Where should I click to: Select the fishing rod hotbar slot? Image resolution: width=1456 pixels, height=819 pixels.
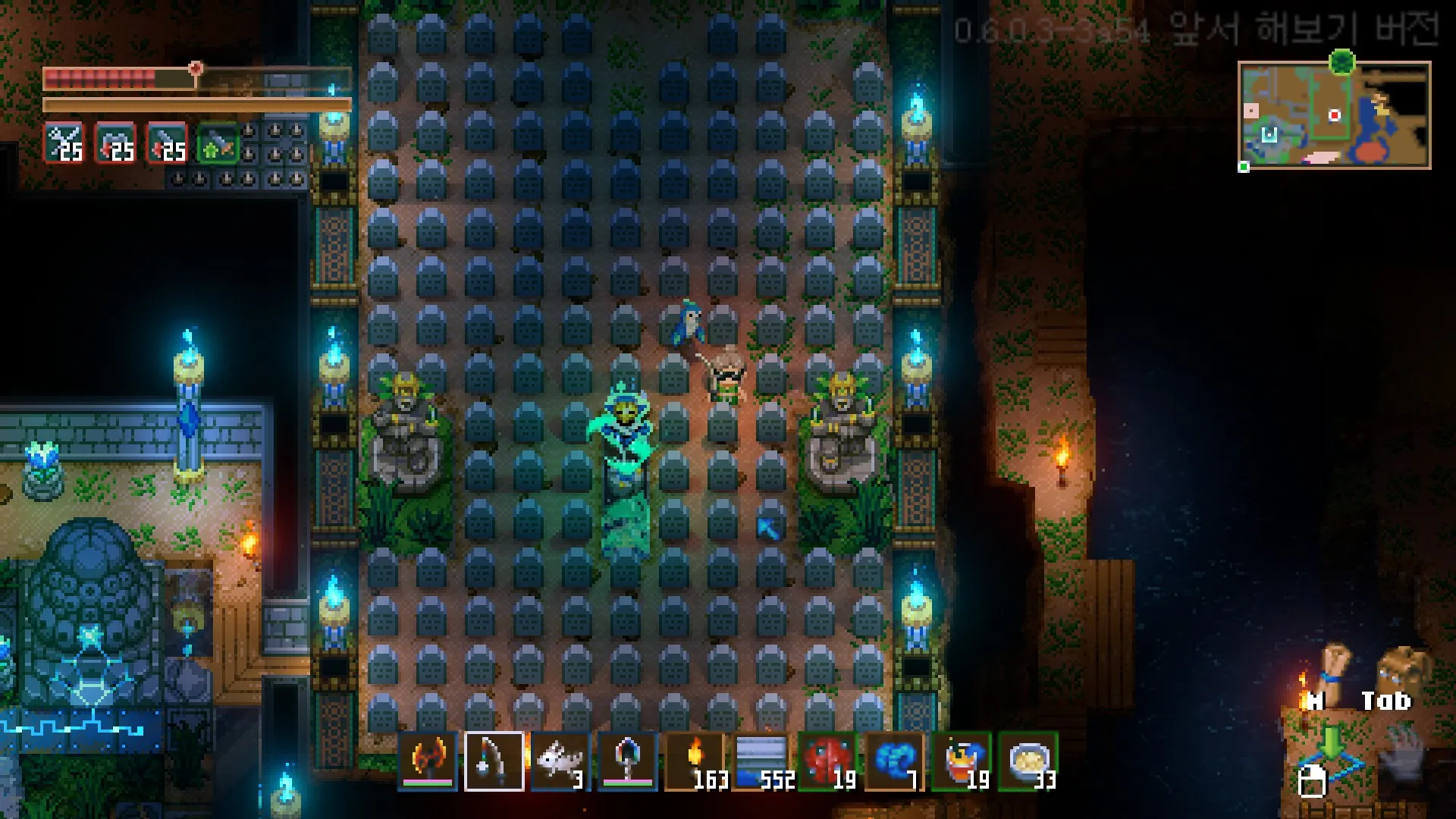[494, 761]
